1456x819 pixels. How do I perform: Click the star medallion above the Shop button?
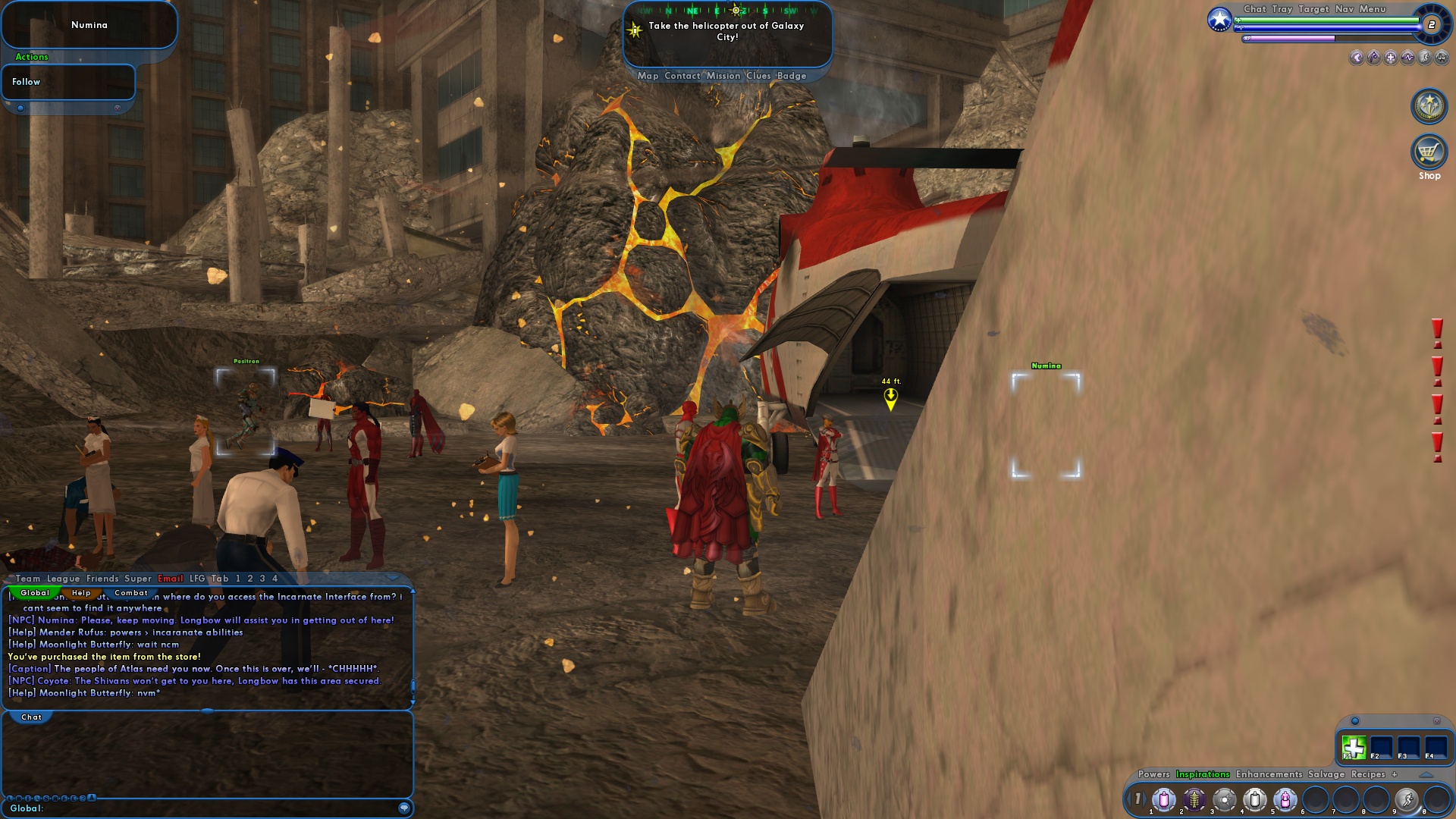[x=1429, y=106]
